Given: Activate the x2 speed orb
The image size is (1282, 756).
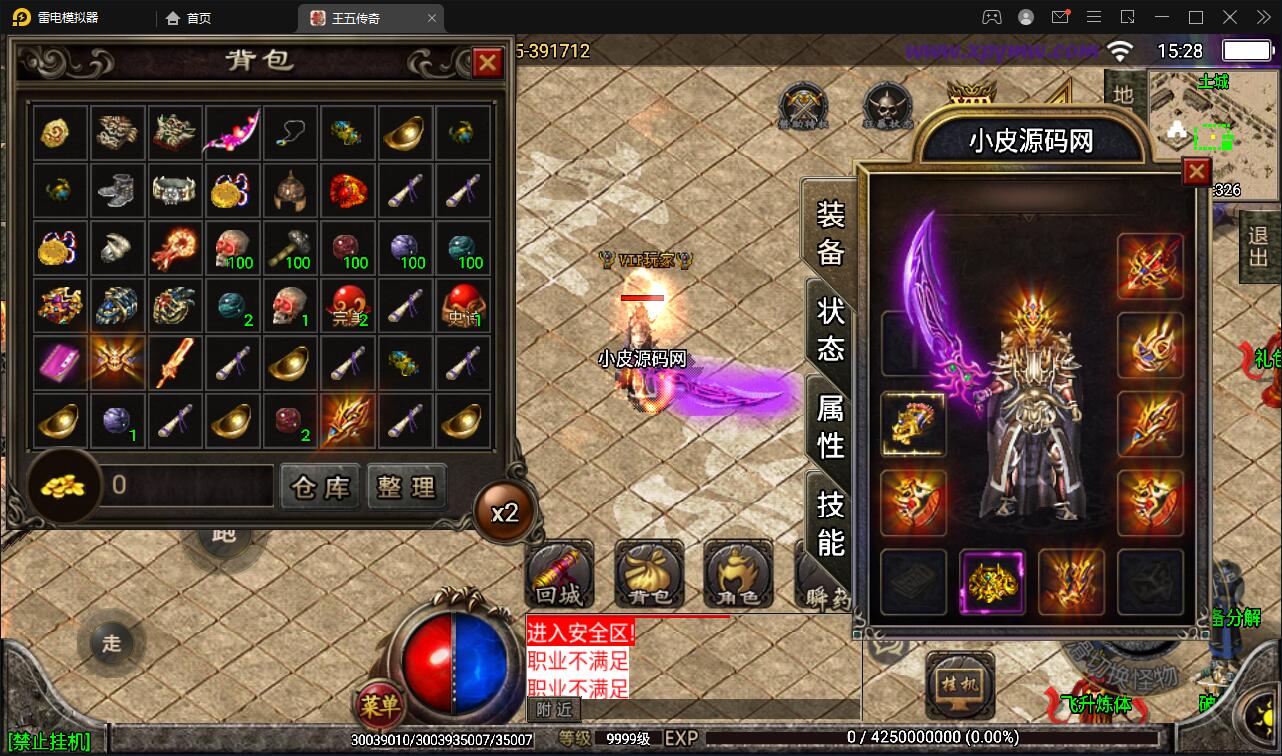Looking at the screenshot, I should pos(504,512).
